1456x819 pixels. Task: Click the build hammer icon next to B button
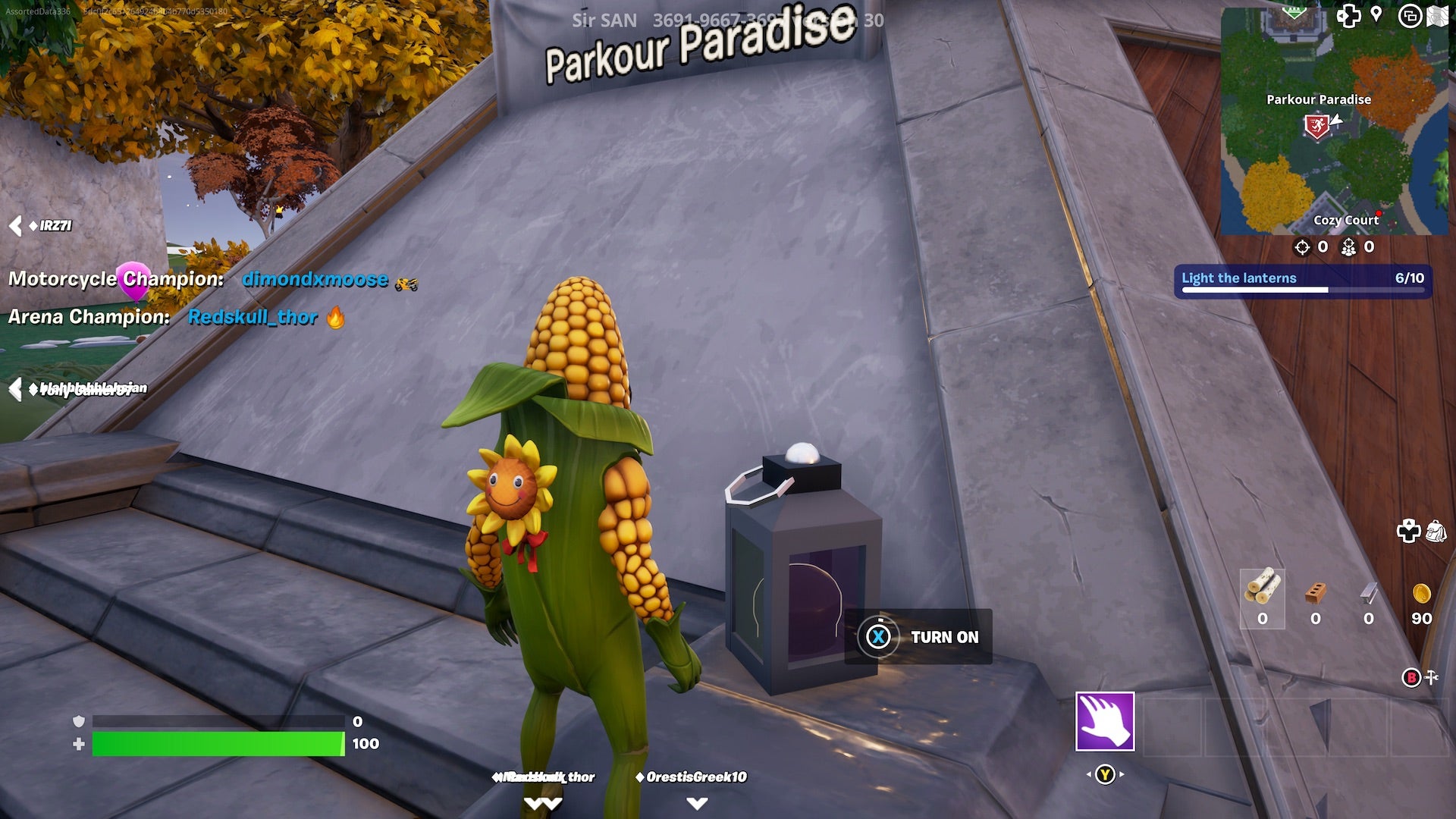pos(1431,677)
